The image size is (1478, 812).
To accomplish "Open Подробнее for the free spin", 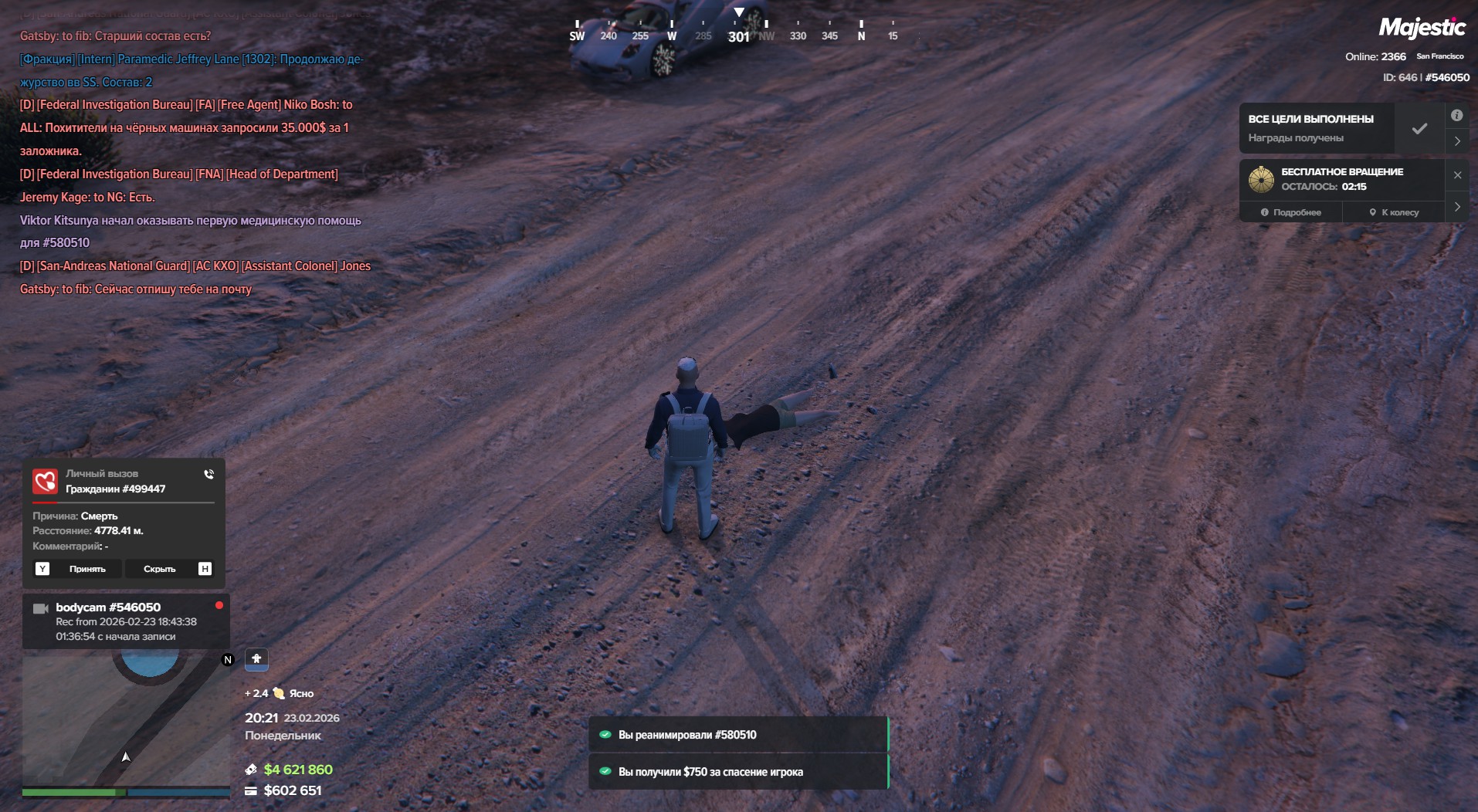I will [x=1290, y=212].
